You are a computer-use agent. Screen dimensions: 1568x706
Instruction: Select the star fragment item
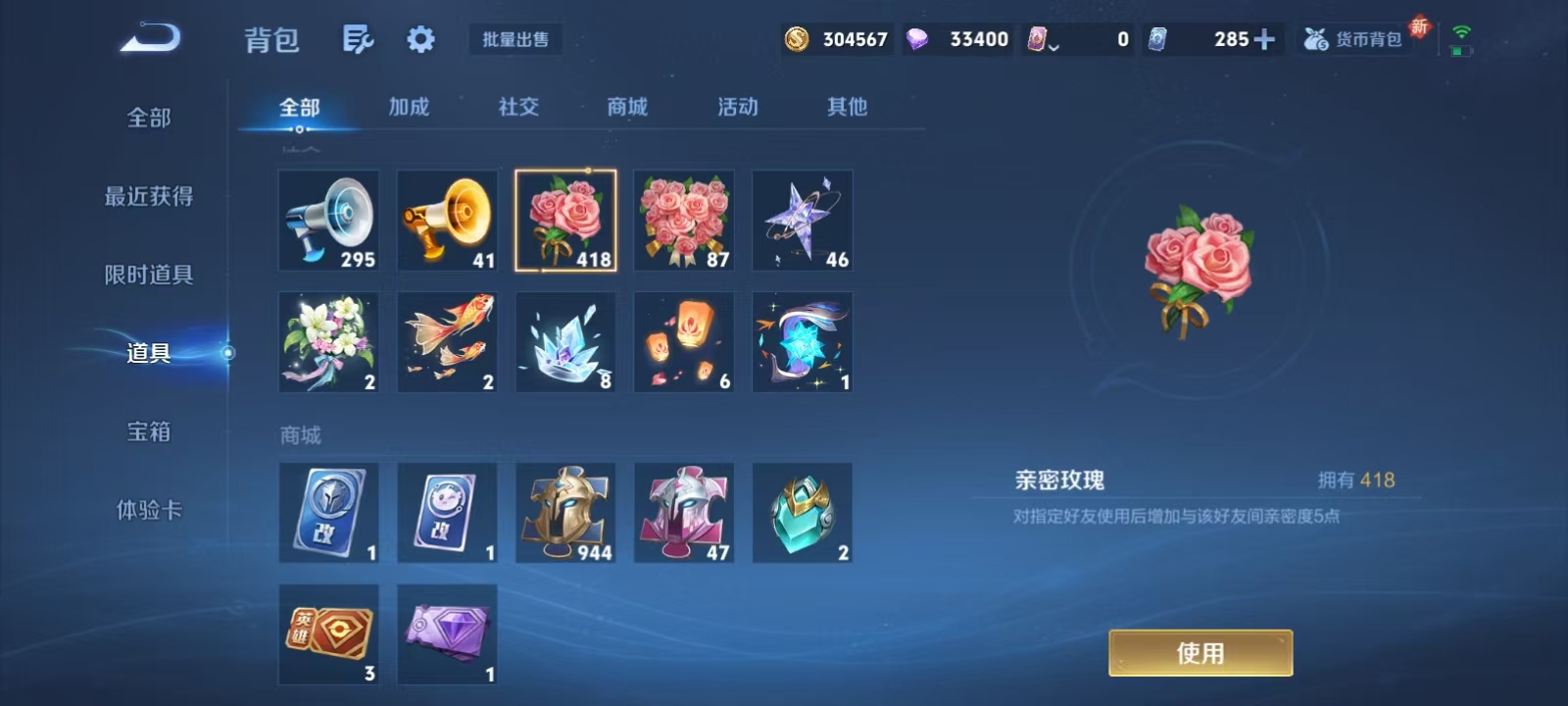(802, 220)
